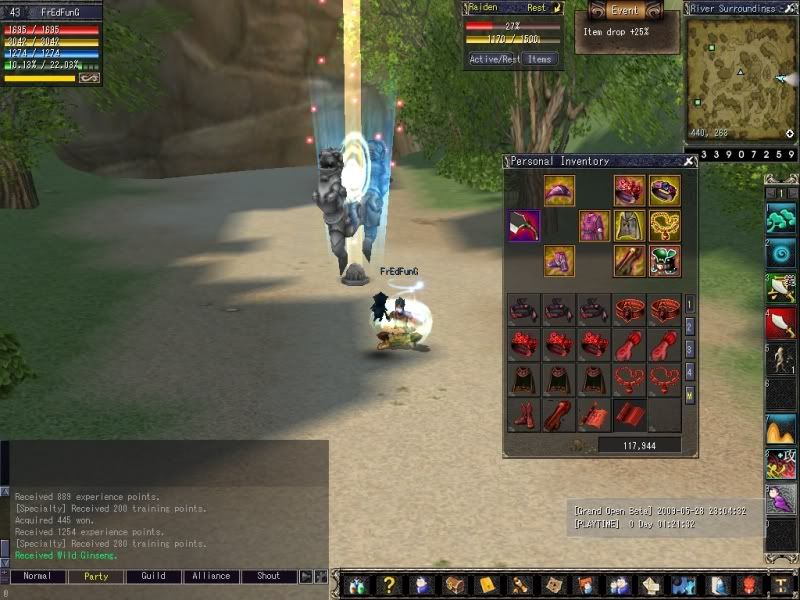800x600 pixels.
Task: Open the question mark help icon
Action: (389, 585)
